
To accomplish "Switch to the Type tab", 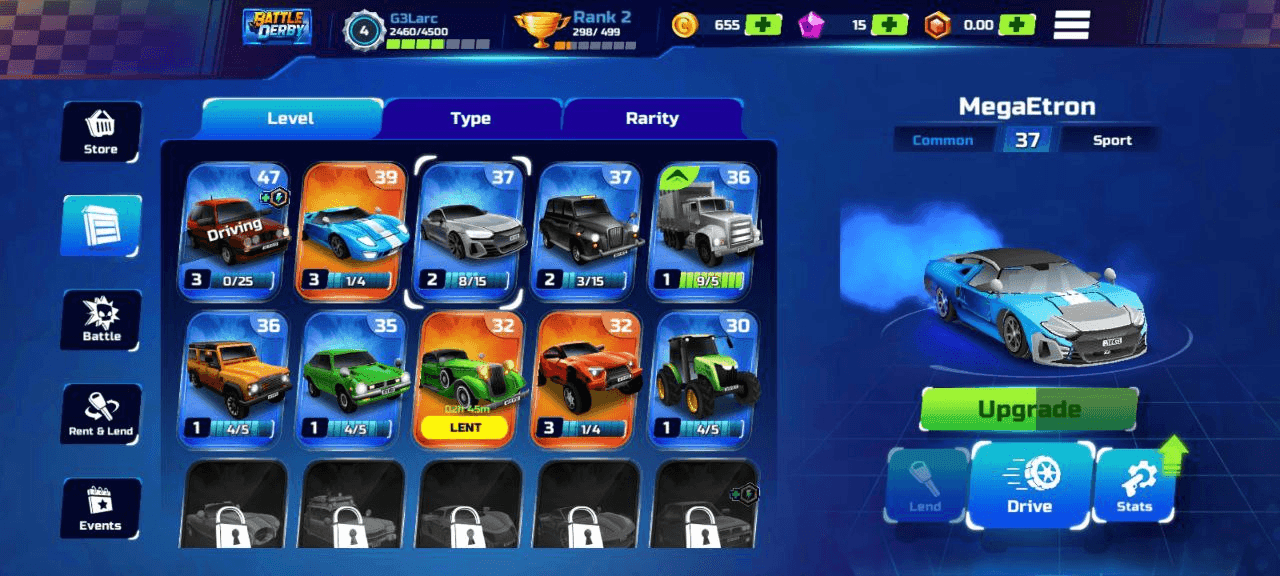I will pyautogui.click(x=470, y=118).
